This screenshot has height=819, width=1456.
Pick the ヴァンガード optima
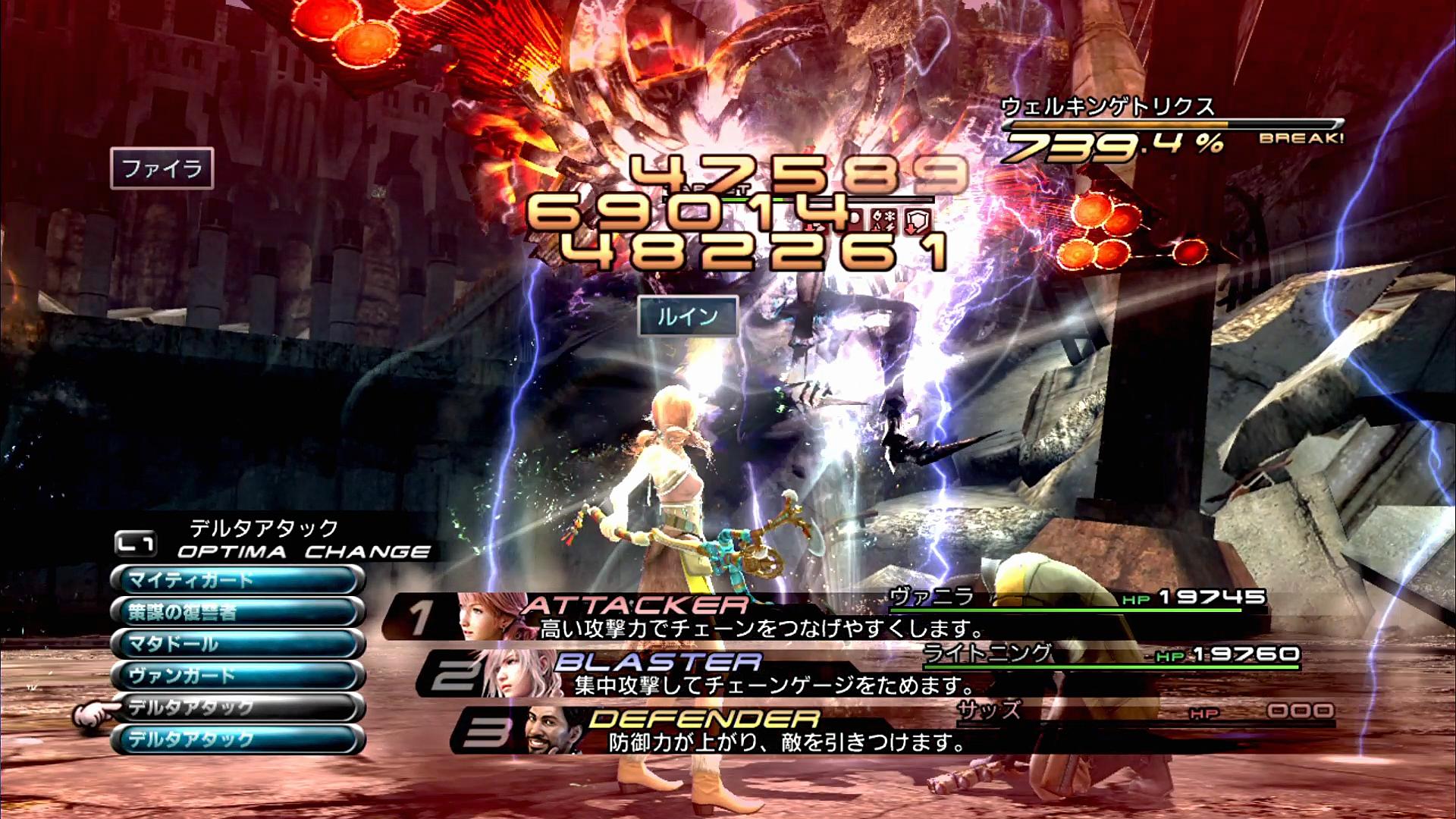[237, 676]
